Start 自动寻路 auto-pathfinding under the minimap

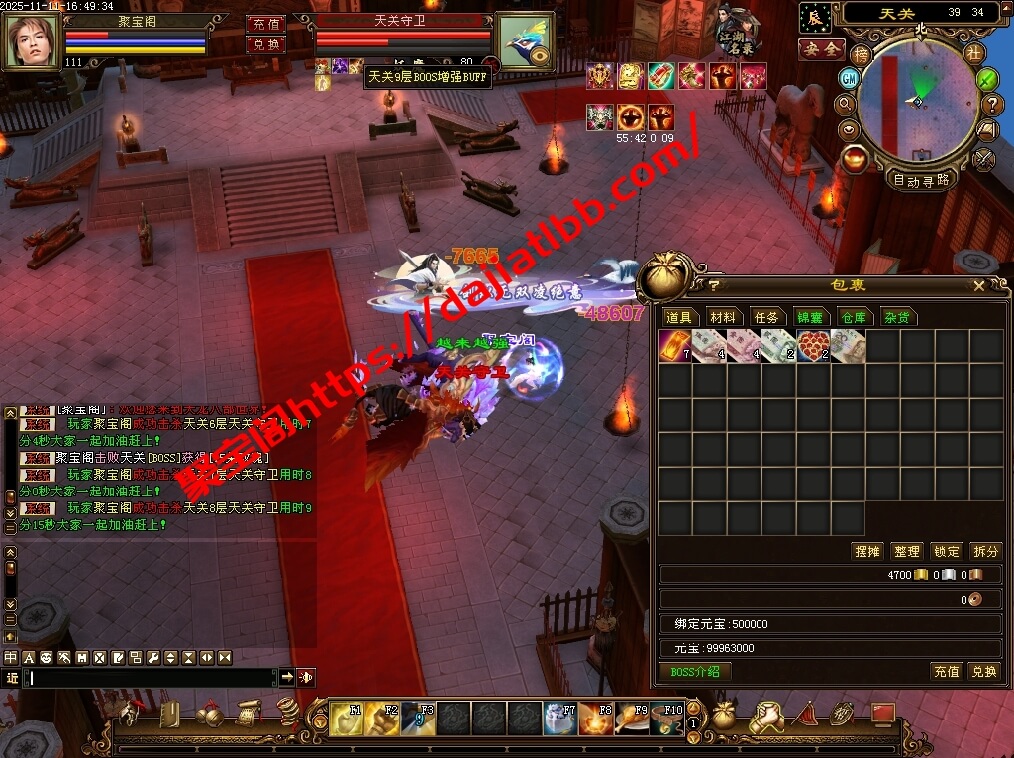point(921,181)
